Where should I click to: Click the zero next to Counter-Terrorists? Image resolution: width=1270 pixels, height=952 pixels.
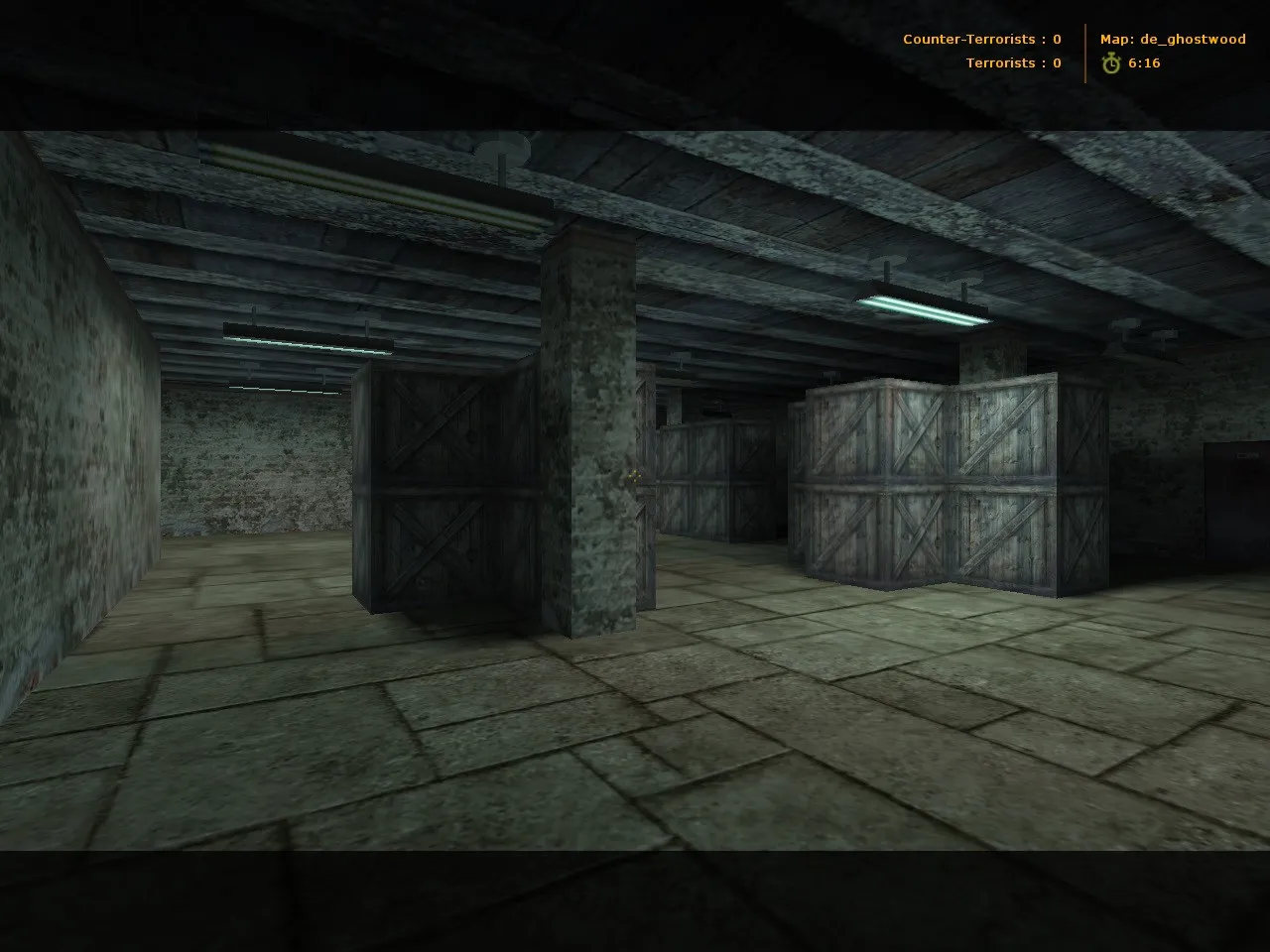[1055, 39]
